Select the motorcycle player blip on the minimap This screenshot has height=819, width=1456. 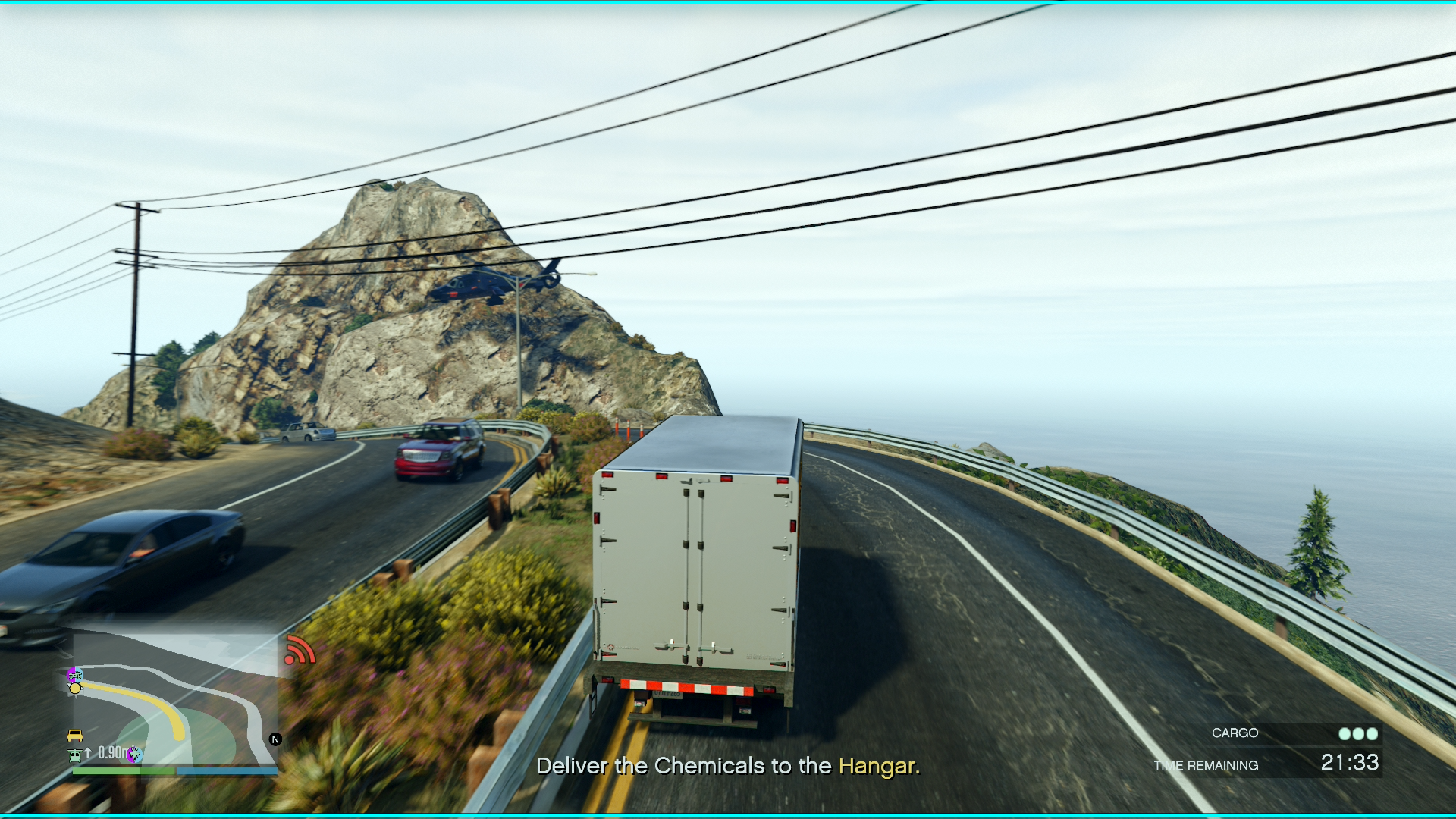point(74,675)
